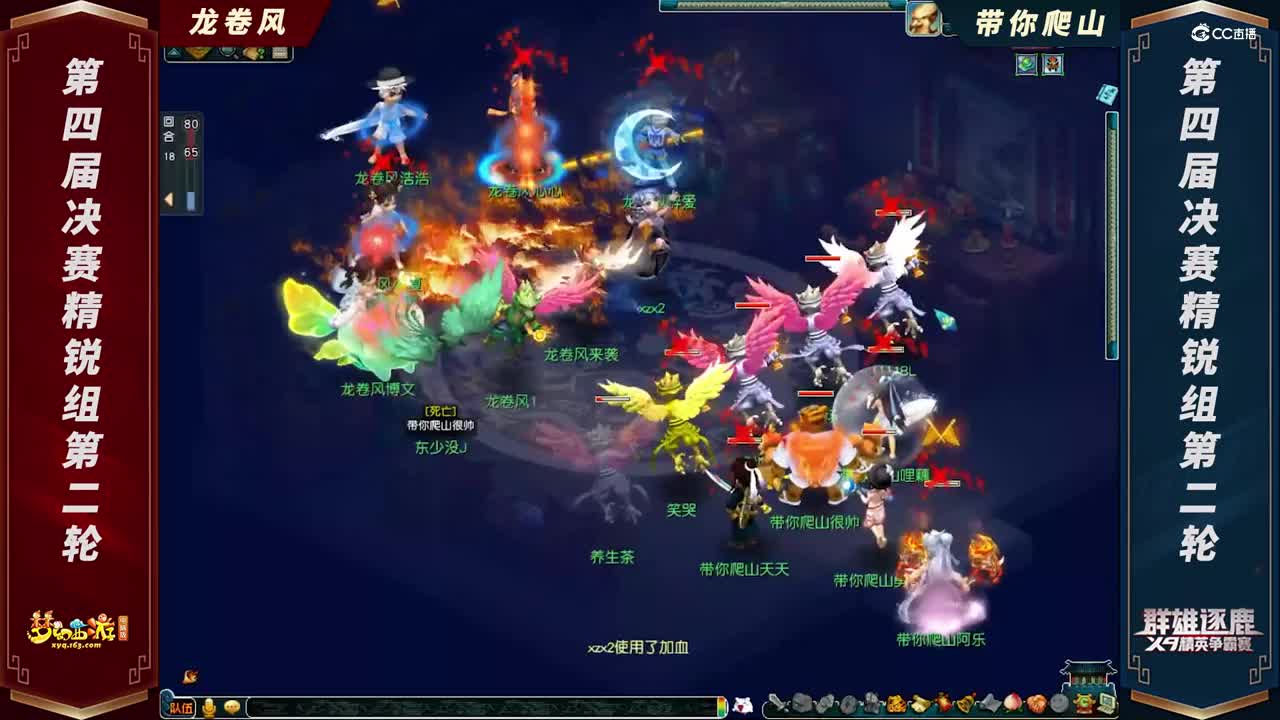Select the voice microphone icon in chat bar
1280x720 pixels.
(x=208, y=708)
